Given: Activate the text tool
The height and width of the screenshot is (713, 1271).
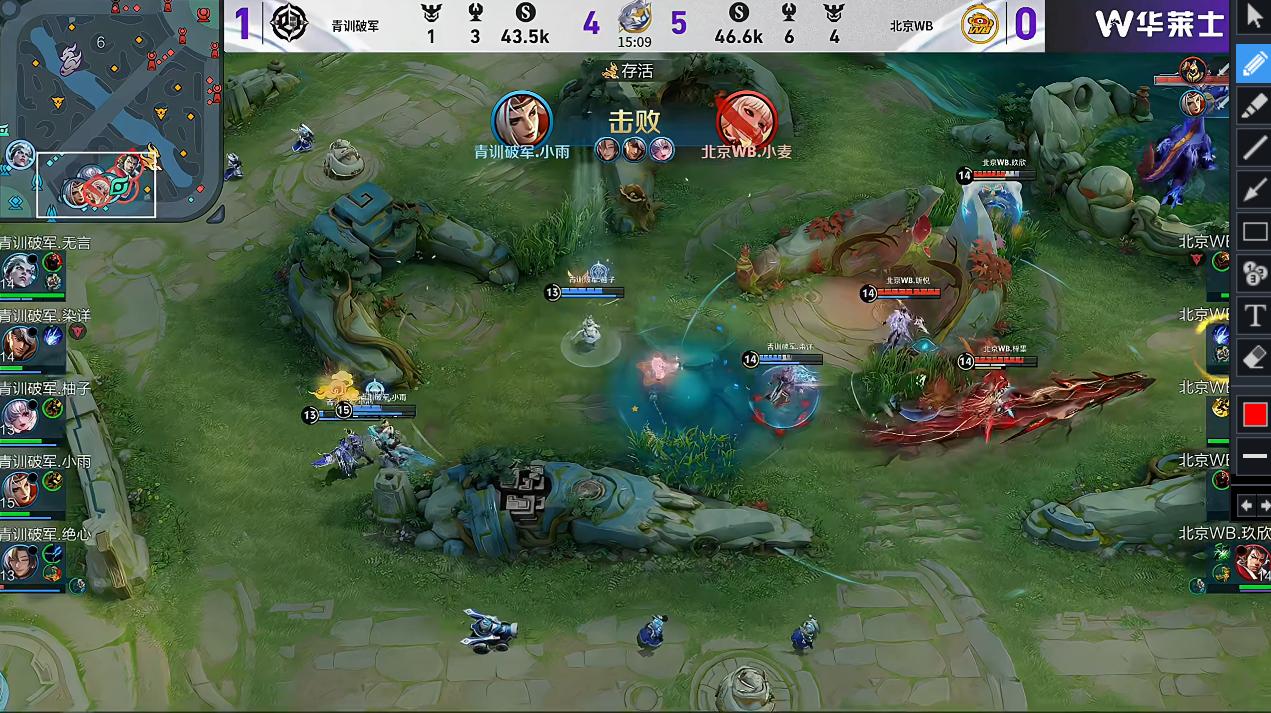Looking at the screenshot, I should tap(1254, 316).
